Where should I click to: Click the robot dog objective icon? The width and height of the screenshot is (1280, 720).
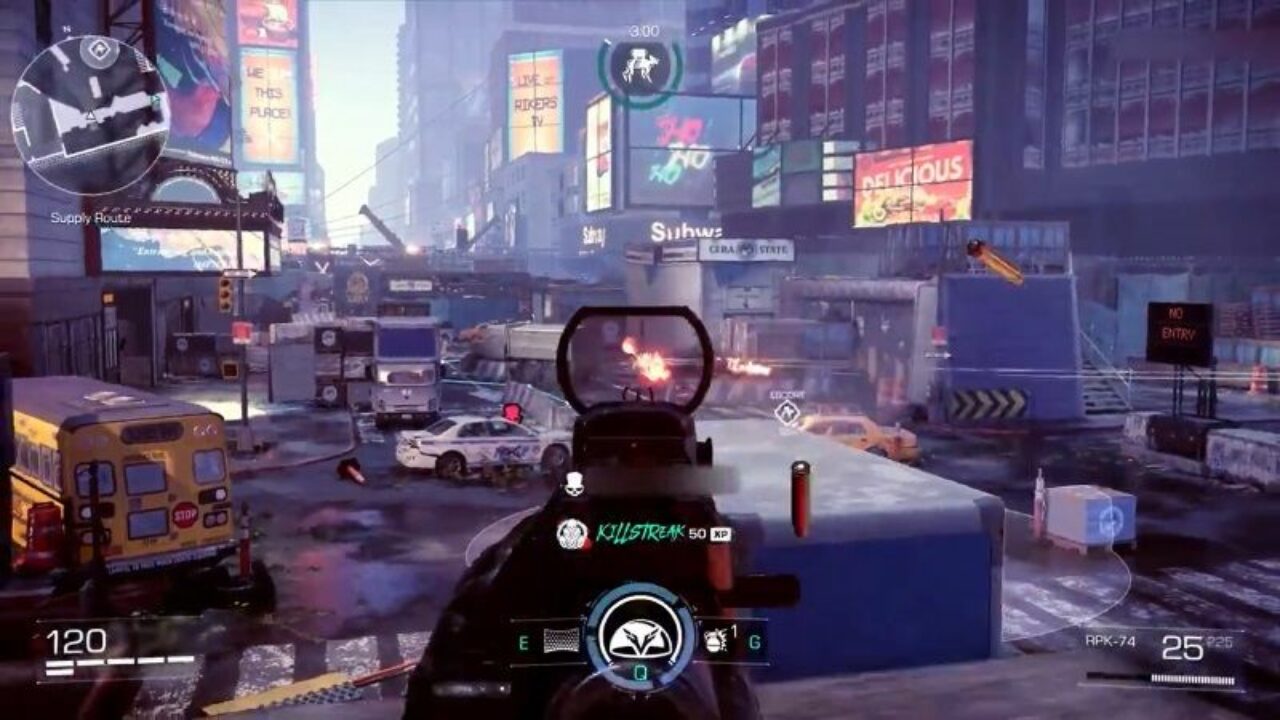pos(640,66)
